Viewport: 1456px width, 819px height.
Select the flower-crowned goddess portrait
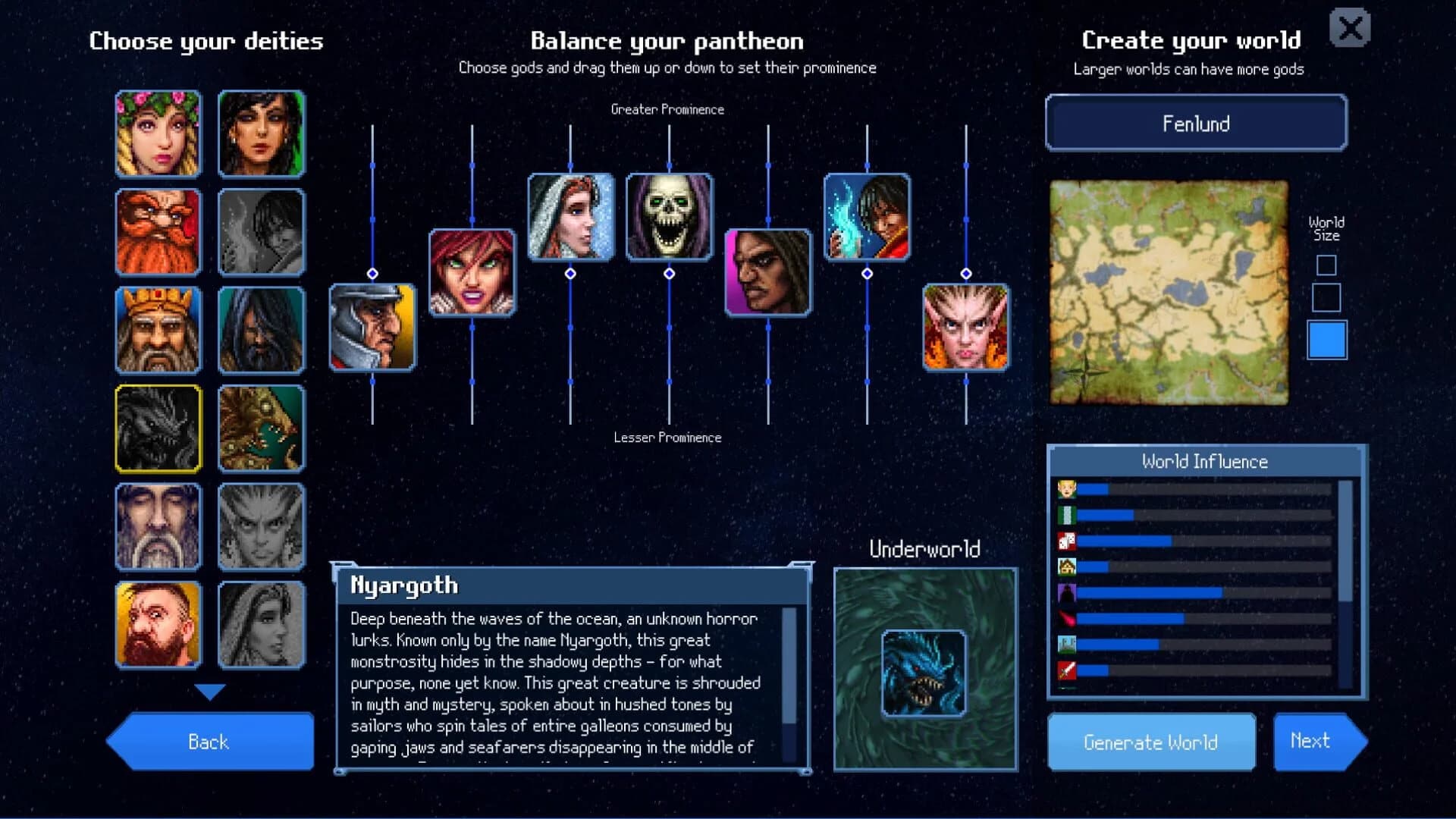pos(158,134)
